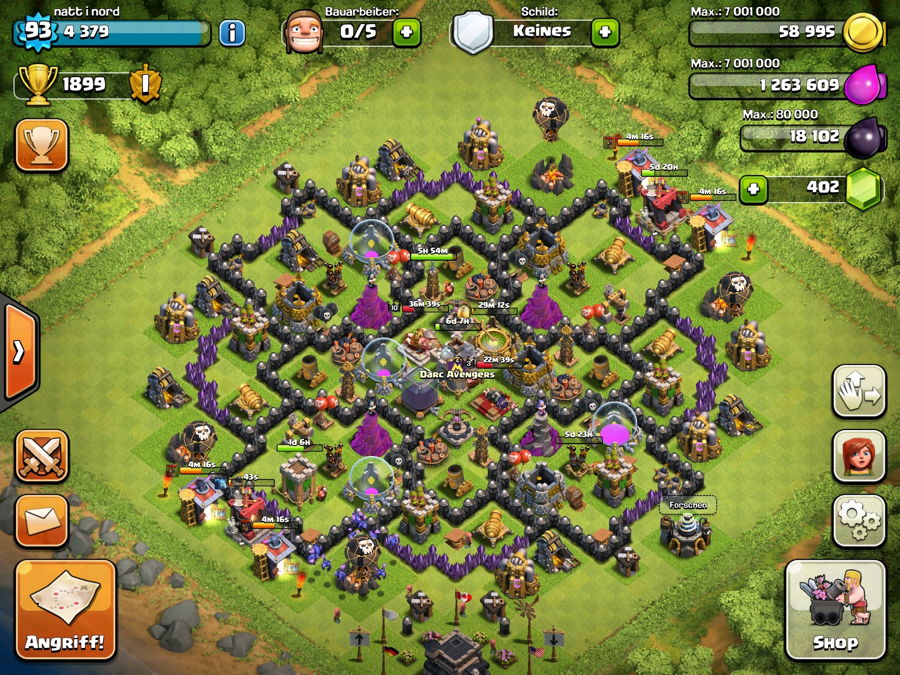Tap the level 93 experience badge
This screenshot has width=900, height=675.
click(x=37, y=31)
